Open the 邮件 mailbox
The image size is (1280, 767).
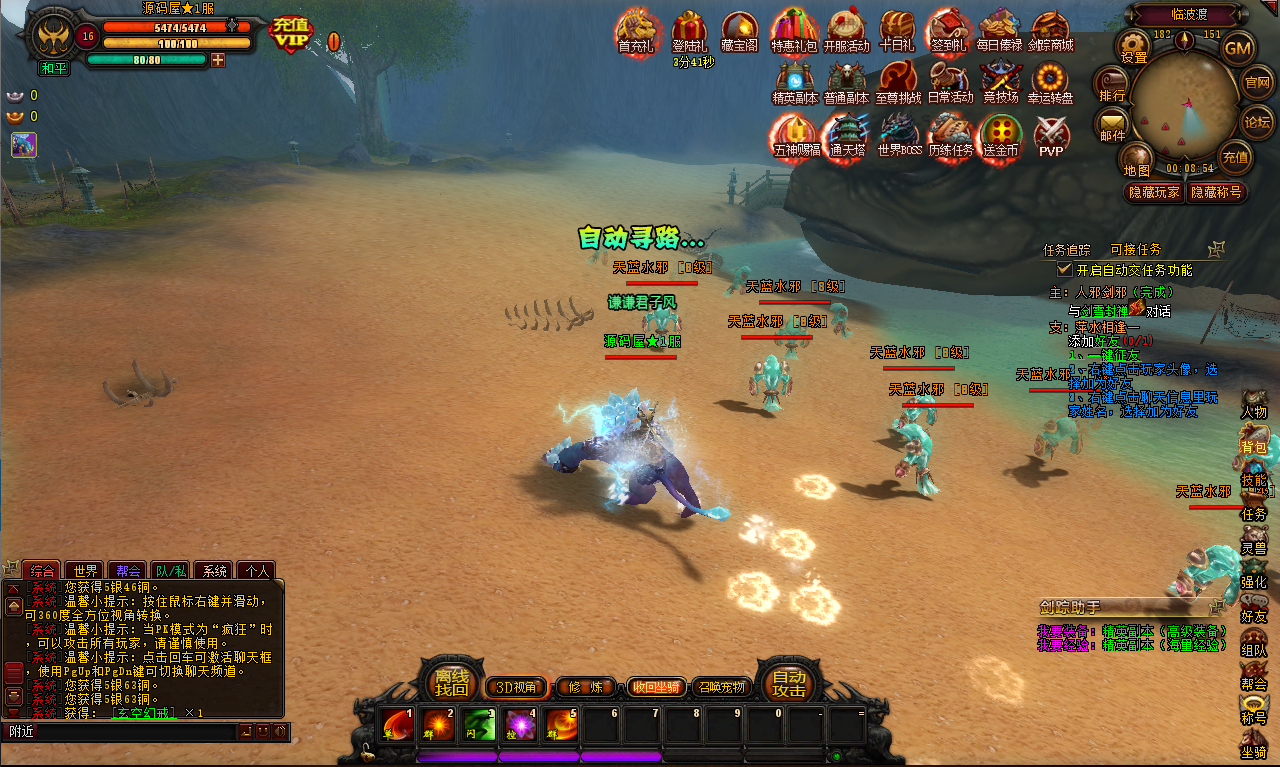point(1112,126)
